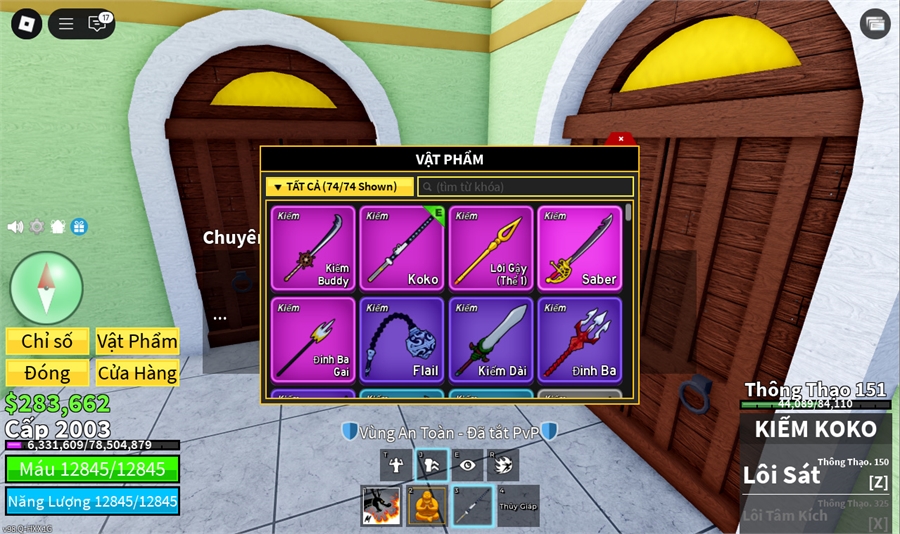This screenshot has height=534, width=900.
Task: Click the inventory keyword search box
Action: click(526, 187)
